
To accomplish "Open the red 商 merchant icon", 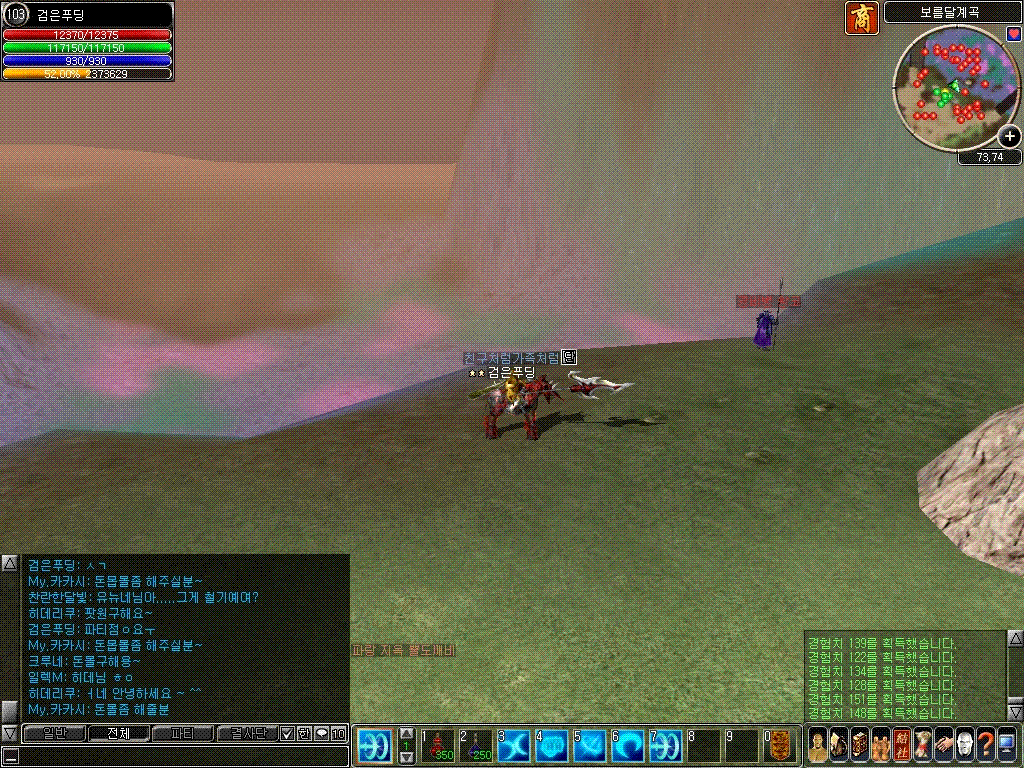I will tap(861, 18).
